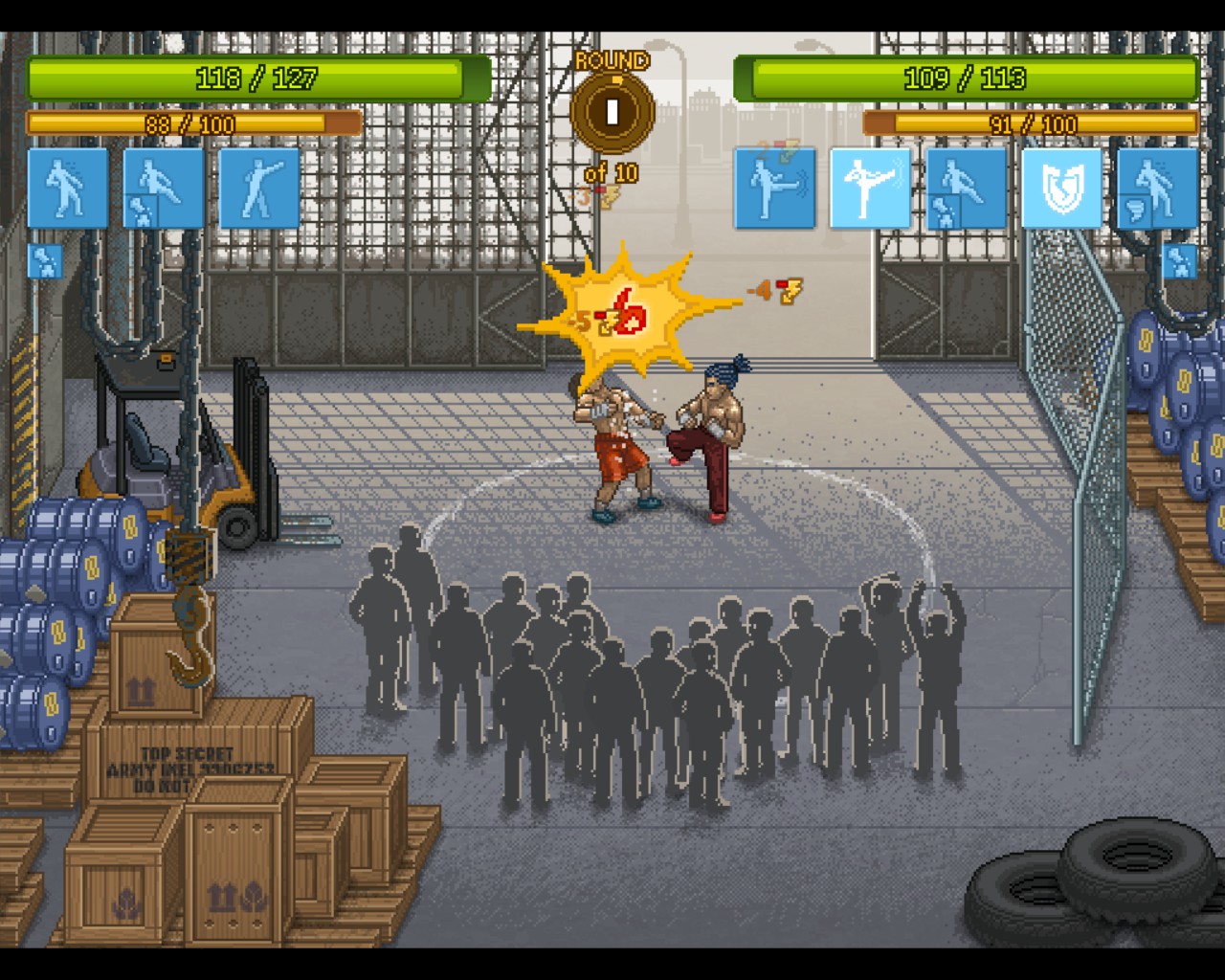
Task: Activate the highlighted high kick move
Action: [870, 188]
